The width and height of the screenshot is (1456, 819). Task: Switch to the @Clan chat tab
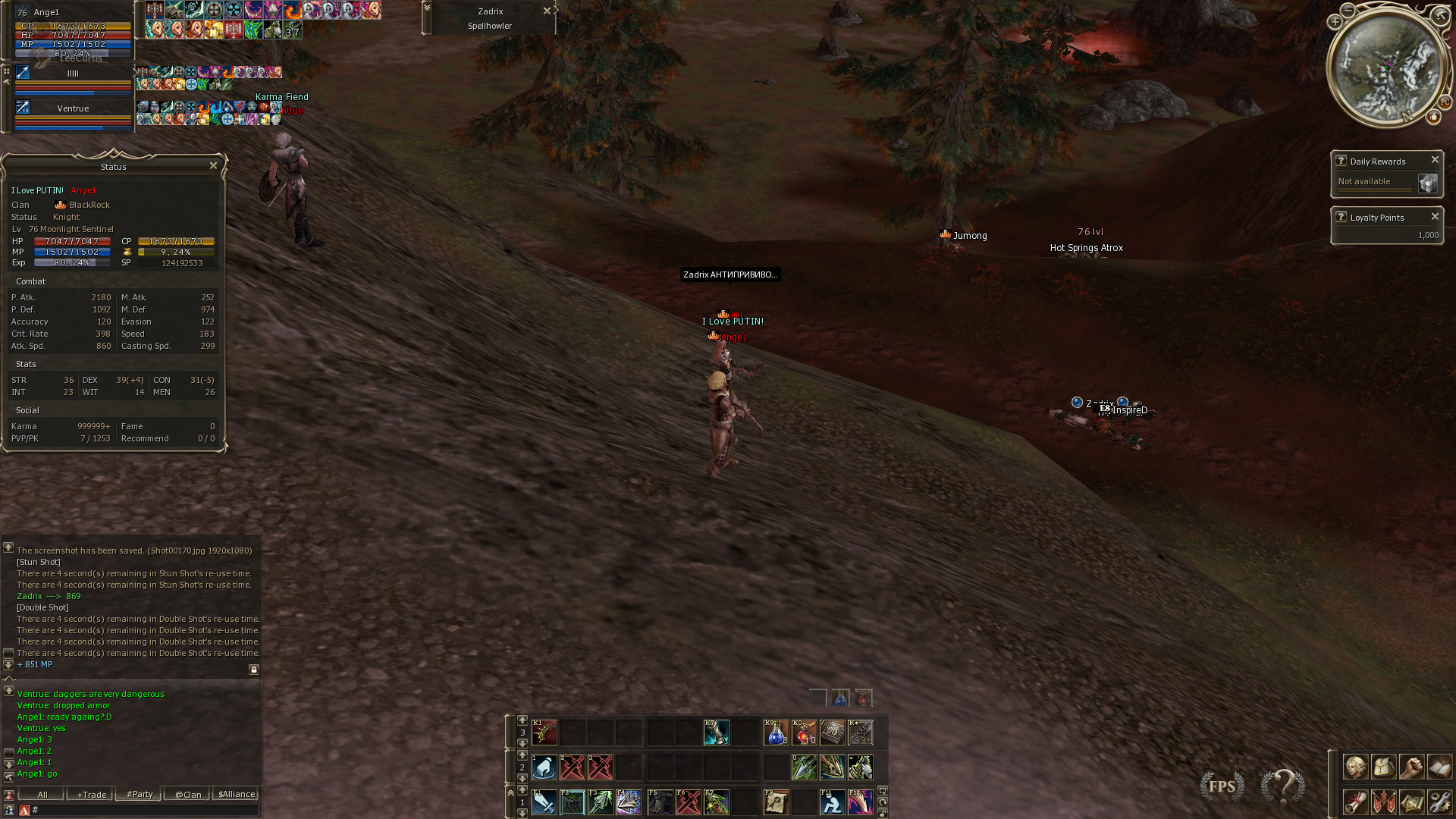(x=188, y=795)
